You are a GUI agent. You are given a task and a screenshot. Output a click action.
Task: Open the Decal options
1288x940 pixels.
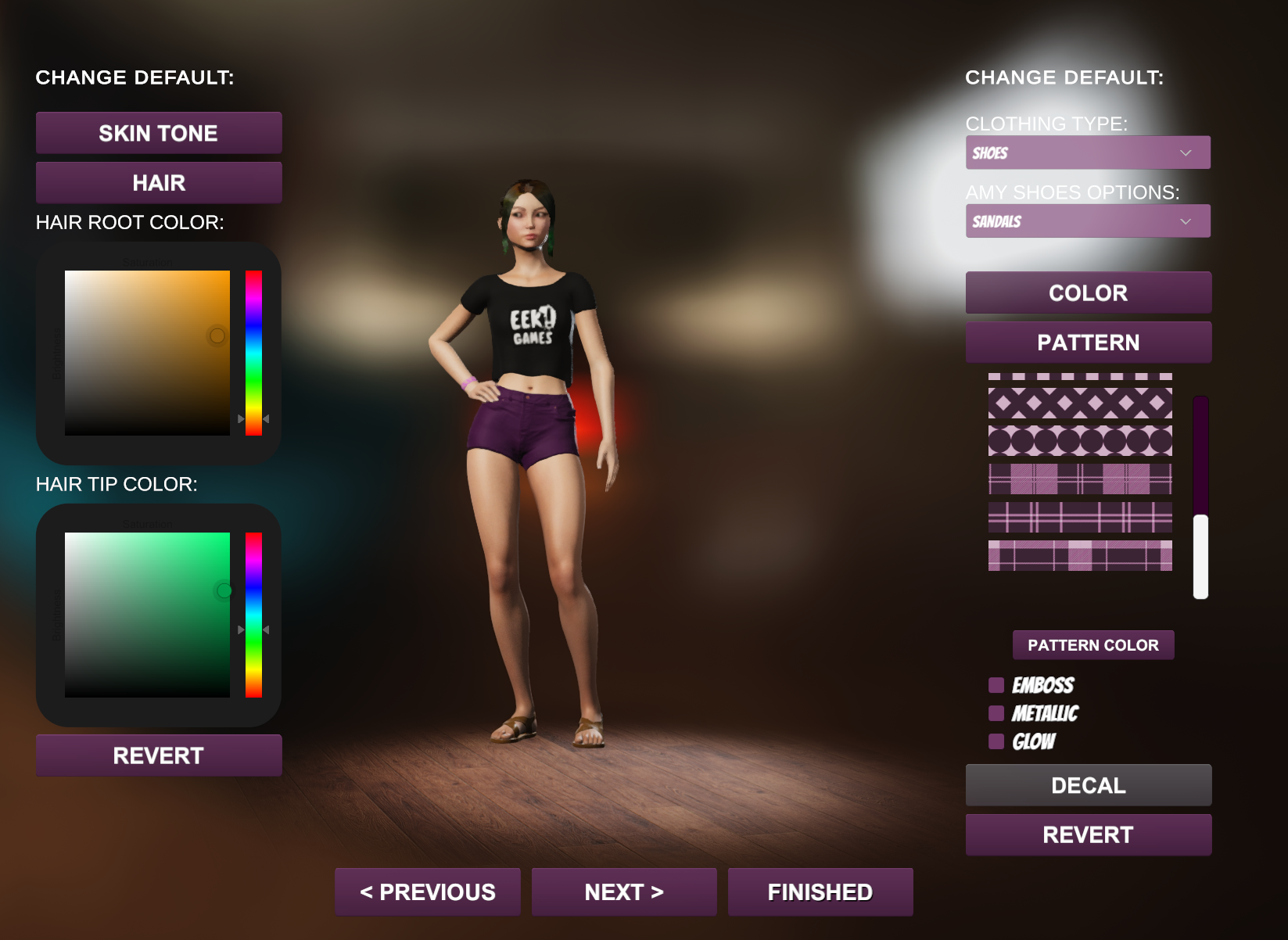point(1088,785)
